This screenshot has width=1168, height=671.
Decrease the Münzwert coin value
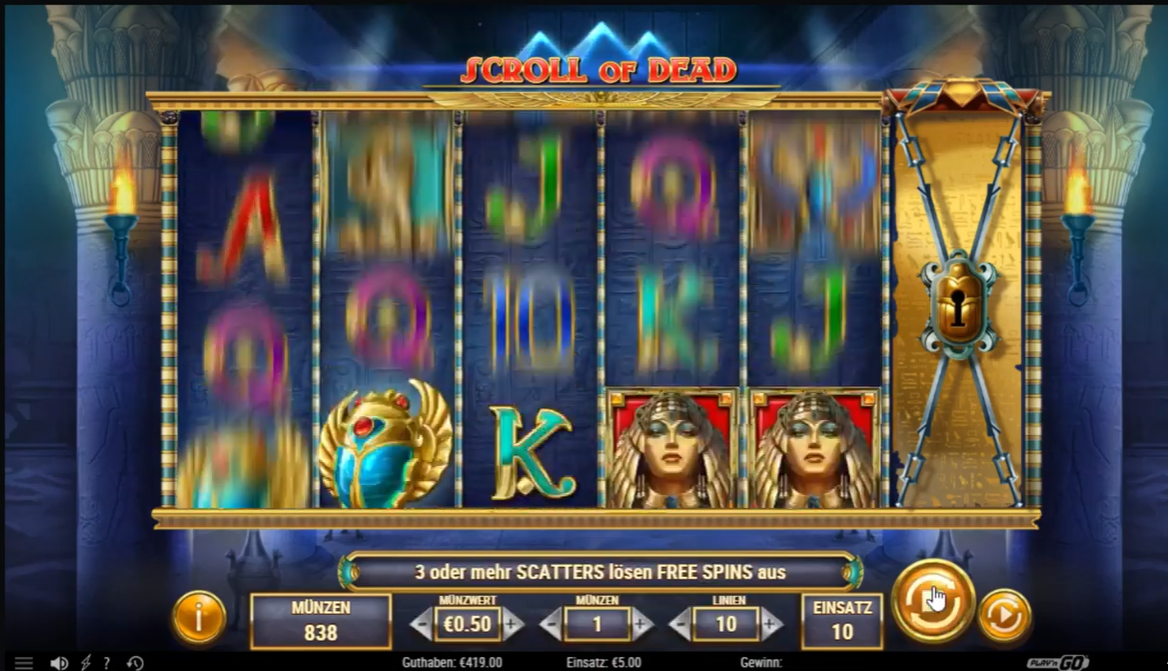(423, 625)
